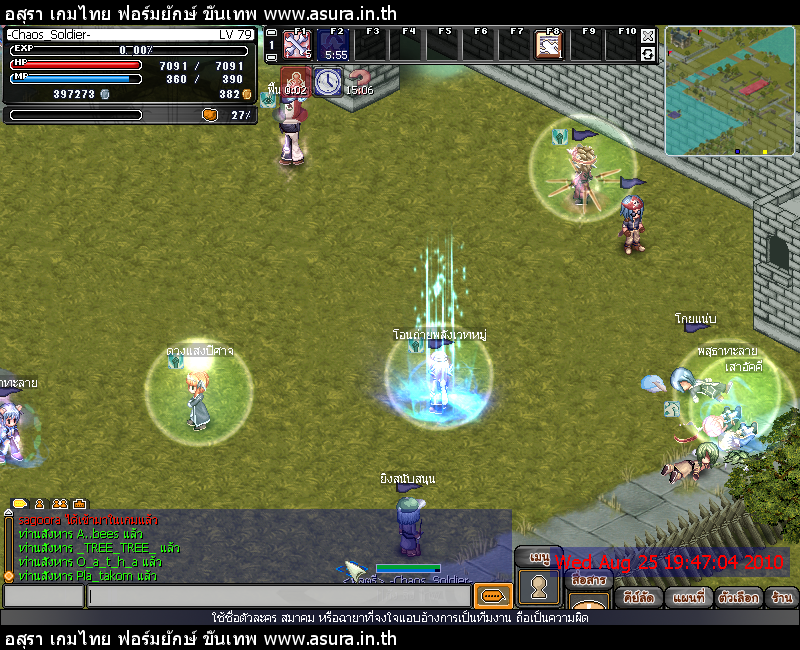Use the F1 crossed-tools hotkey skill

pos(297,45)
